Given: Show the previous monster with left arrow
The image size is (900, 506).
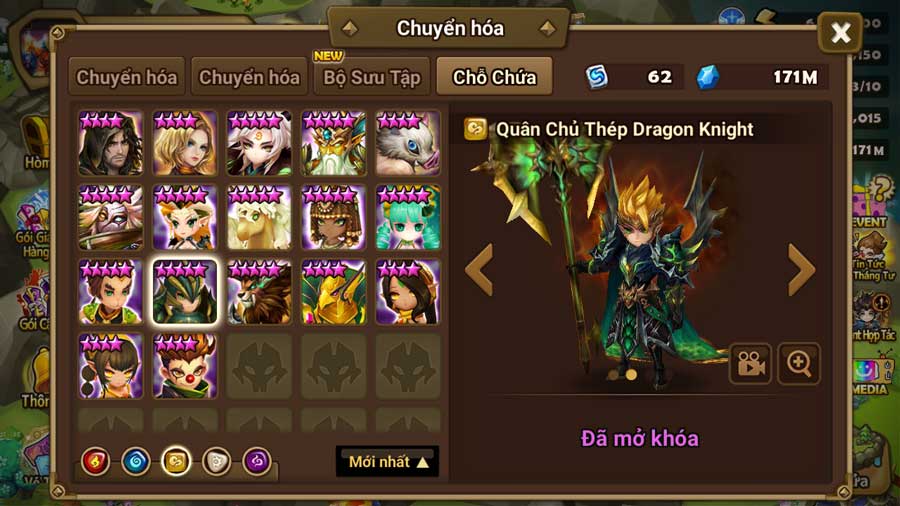Looking at the screenshot, I should point(480,270).
